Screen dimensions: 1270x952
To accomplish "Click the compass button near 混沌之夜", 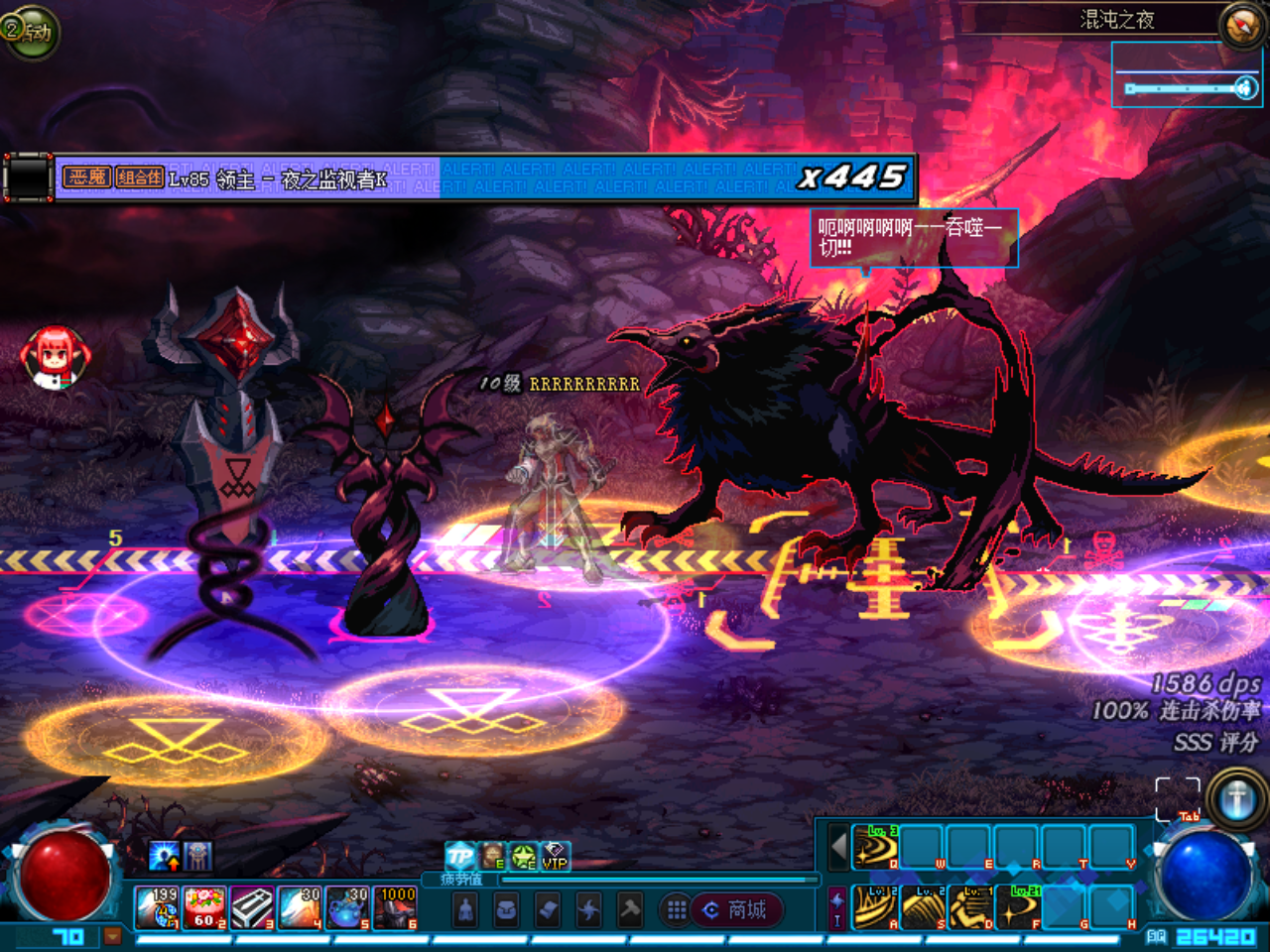I will point(1241,26).
